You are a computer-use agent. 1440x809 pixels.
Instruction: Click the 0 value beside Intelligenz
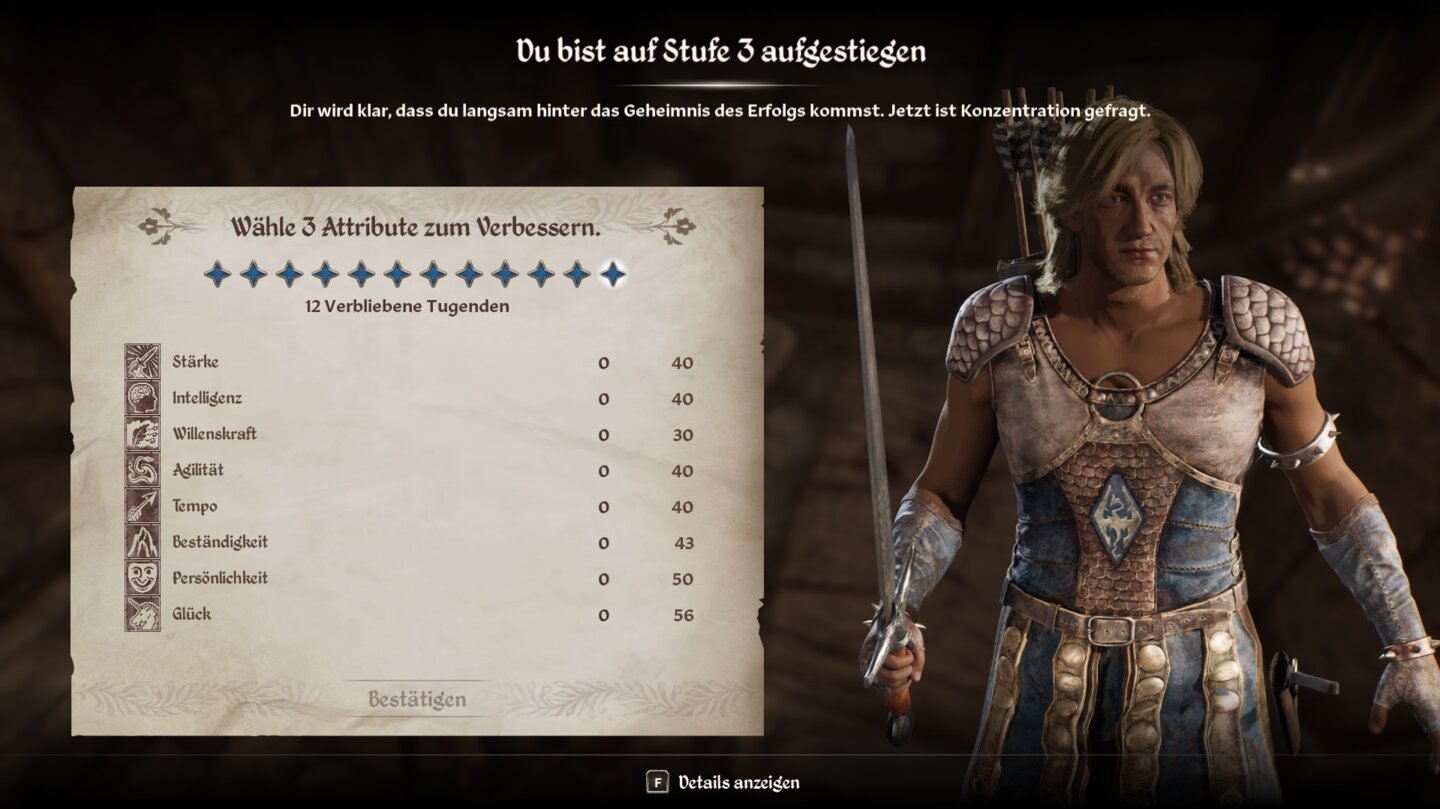pyautogui.click(x=604, y=398)
